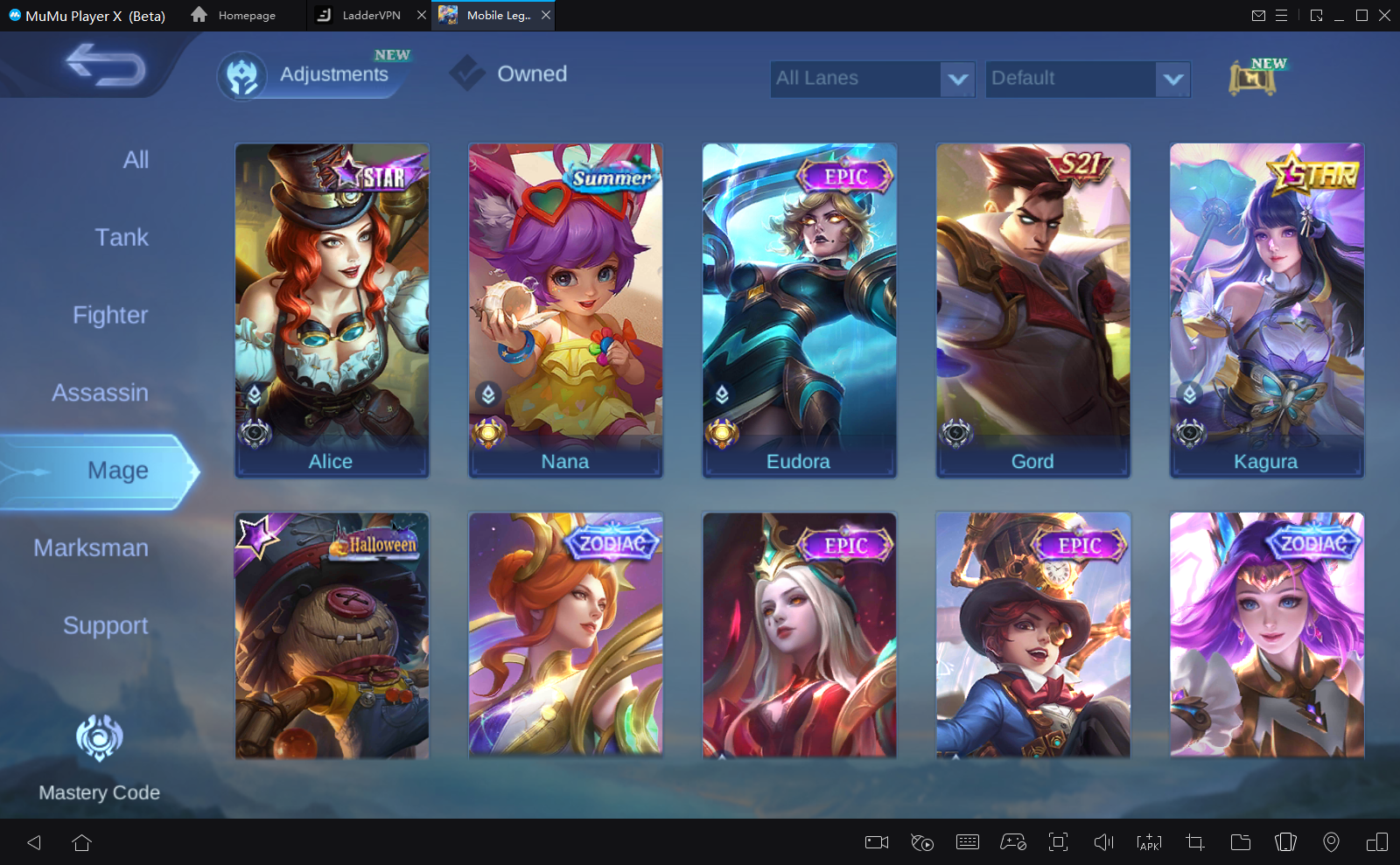Open the Adjustments panel
Image resolution: width=1400 pixels, height=865 pixels.
pos(313,75)
